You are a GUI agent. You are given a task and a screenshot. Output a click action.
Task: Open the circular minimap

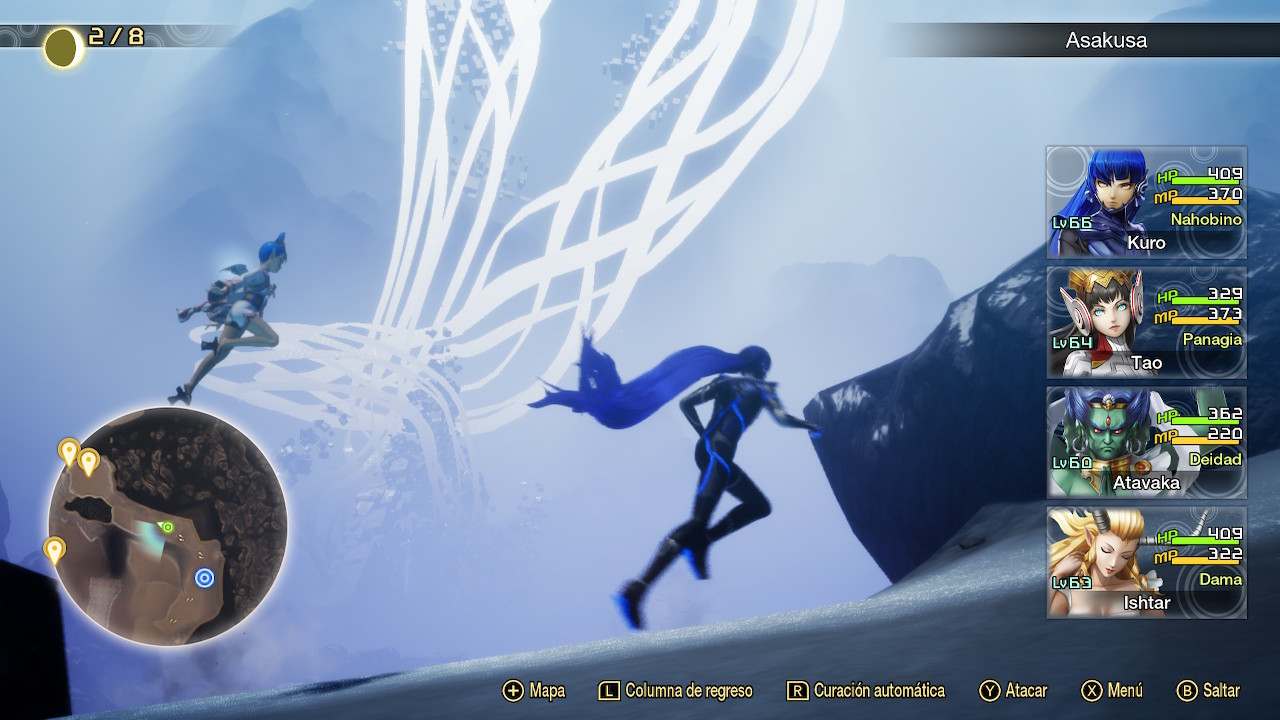[x=167, y=526]
